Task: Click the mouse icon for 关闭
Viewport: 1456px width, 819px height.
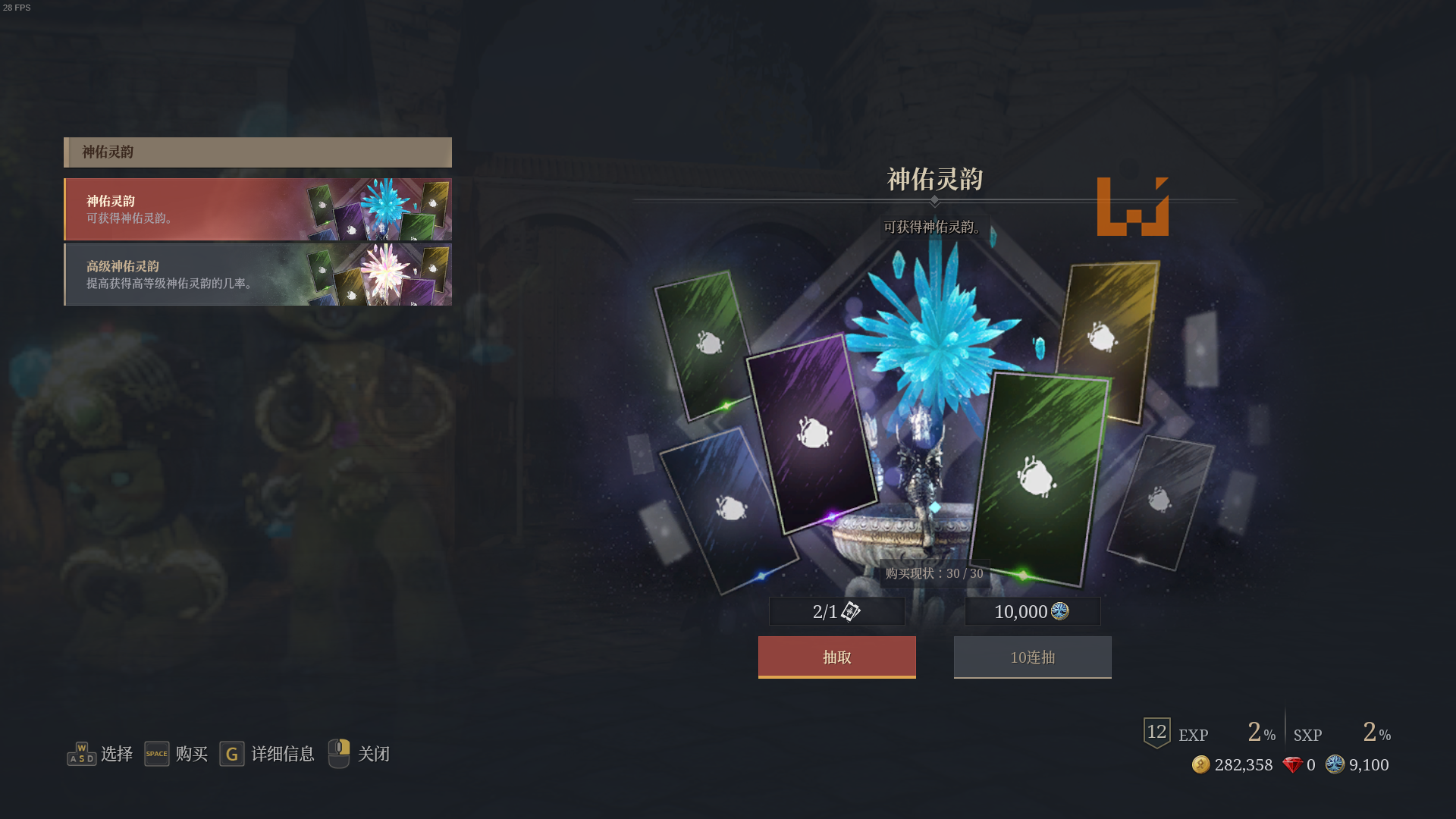Action: (338, 753)
